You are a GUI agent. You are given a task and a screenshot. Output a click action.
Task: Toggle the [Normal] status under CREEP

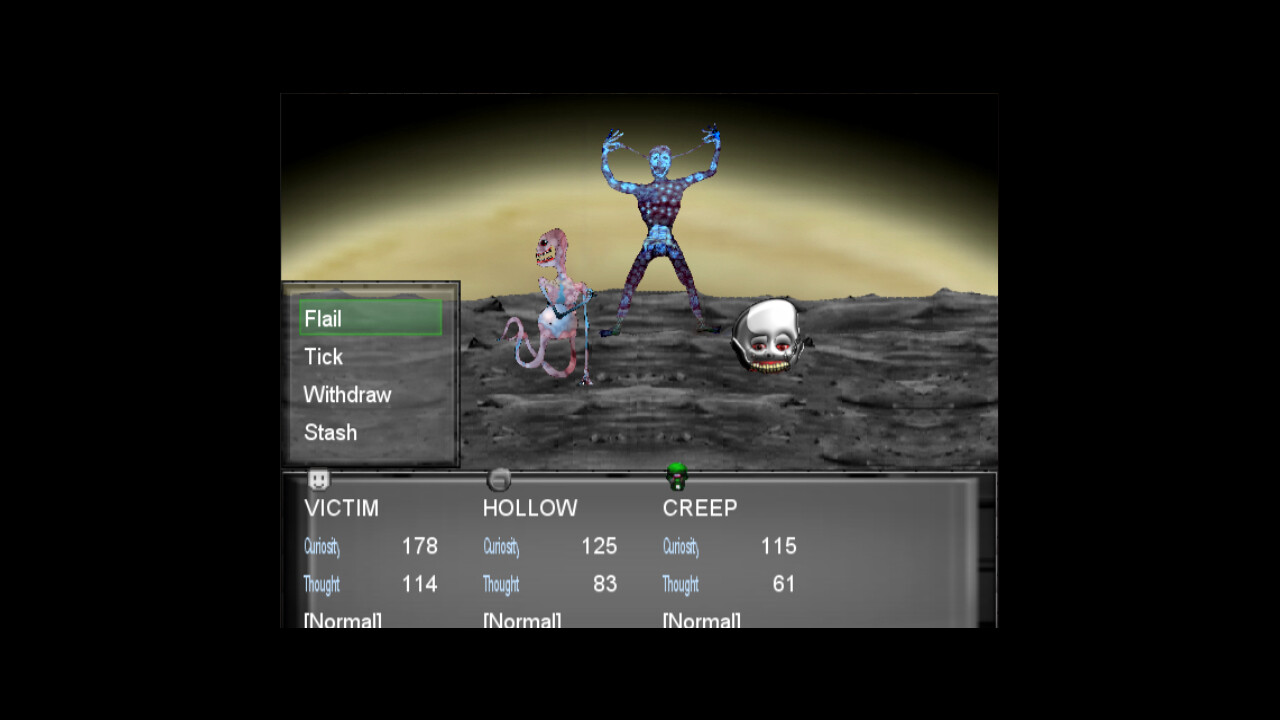coord(700,620)
